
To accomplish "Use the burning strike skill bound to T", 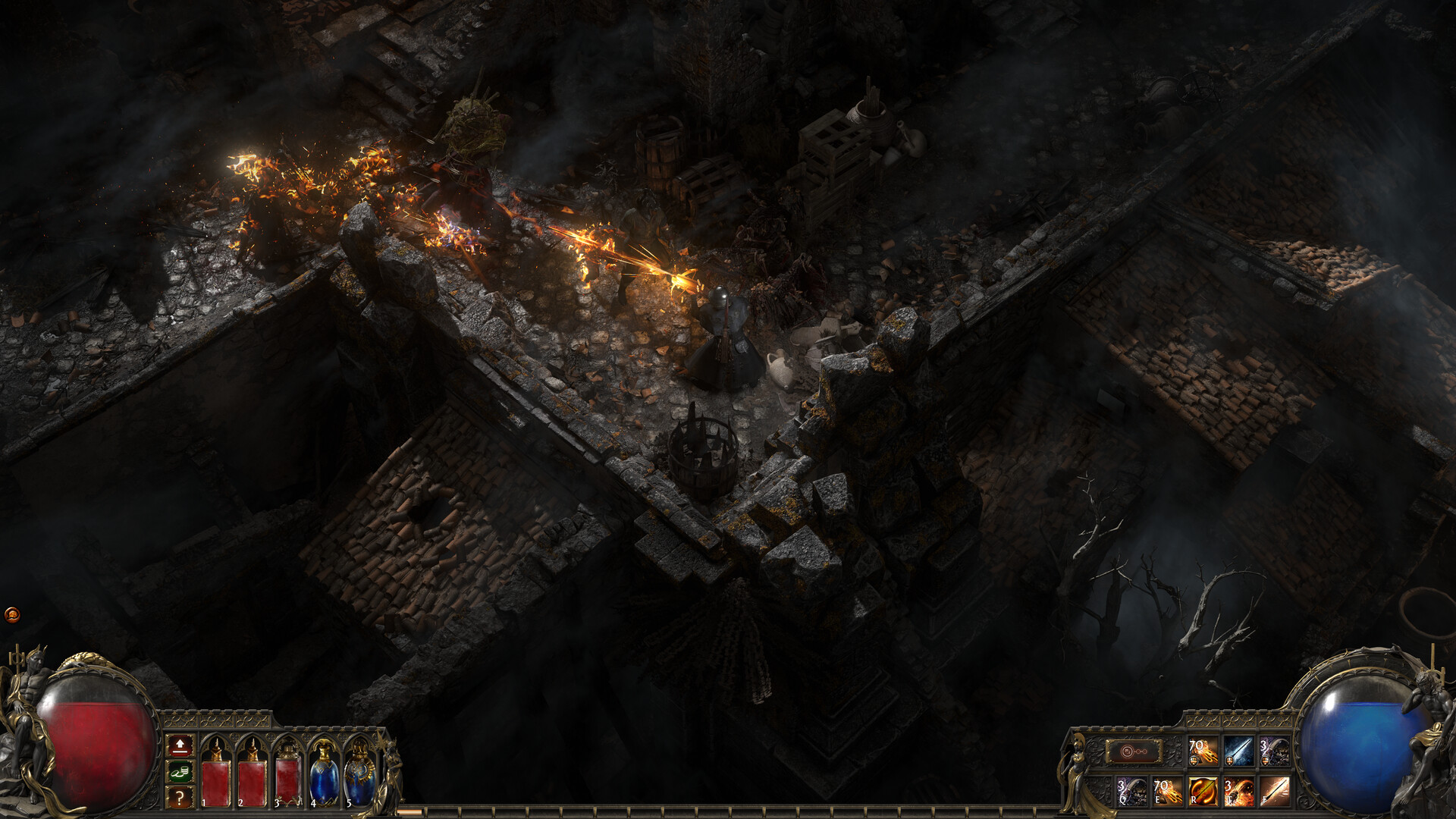I will [1238, 791].
